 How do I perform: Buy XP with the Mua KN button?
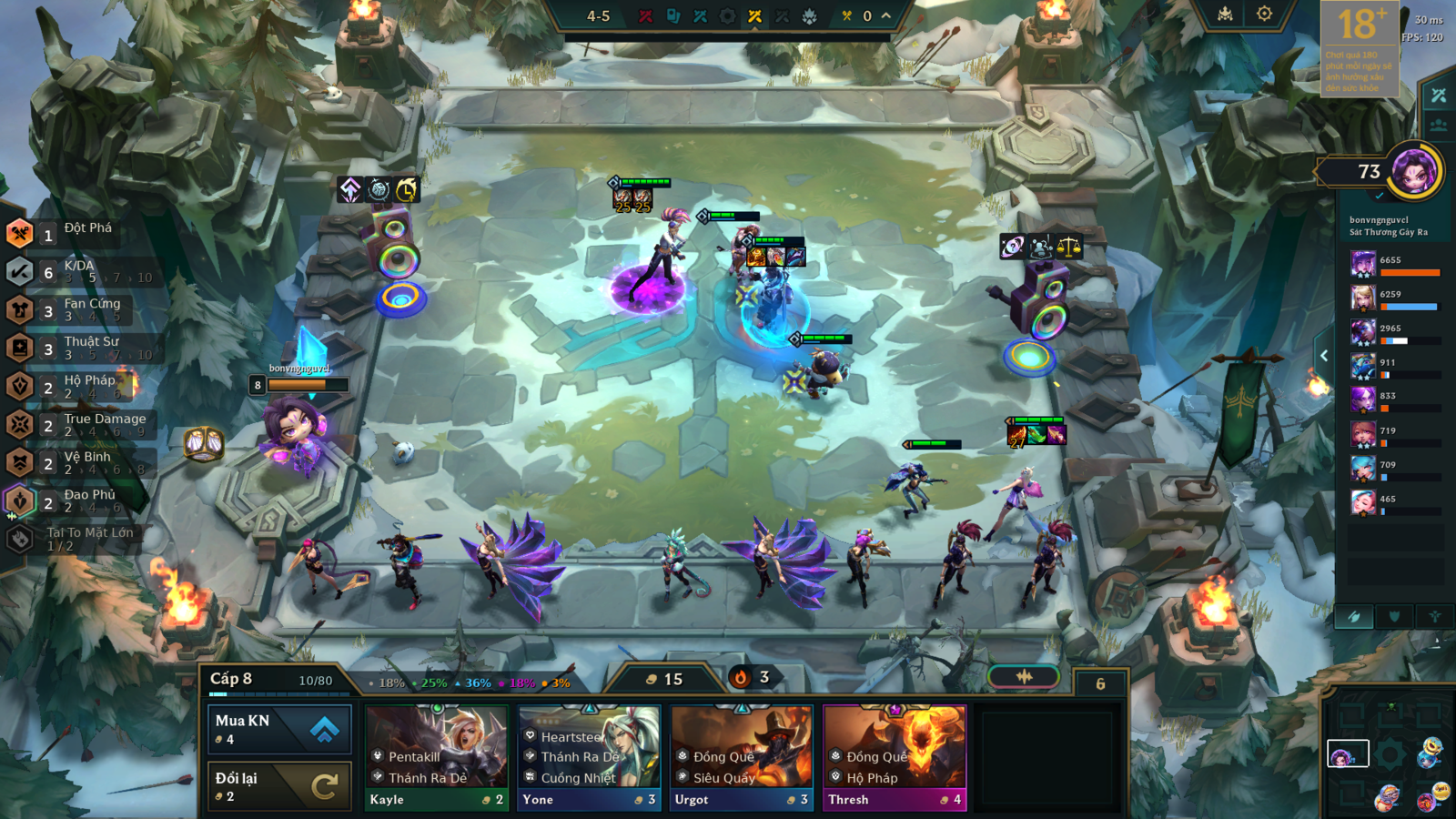tap(279, 729)
